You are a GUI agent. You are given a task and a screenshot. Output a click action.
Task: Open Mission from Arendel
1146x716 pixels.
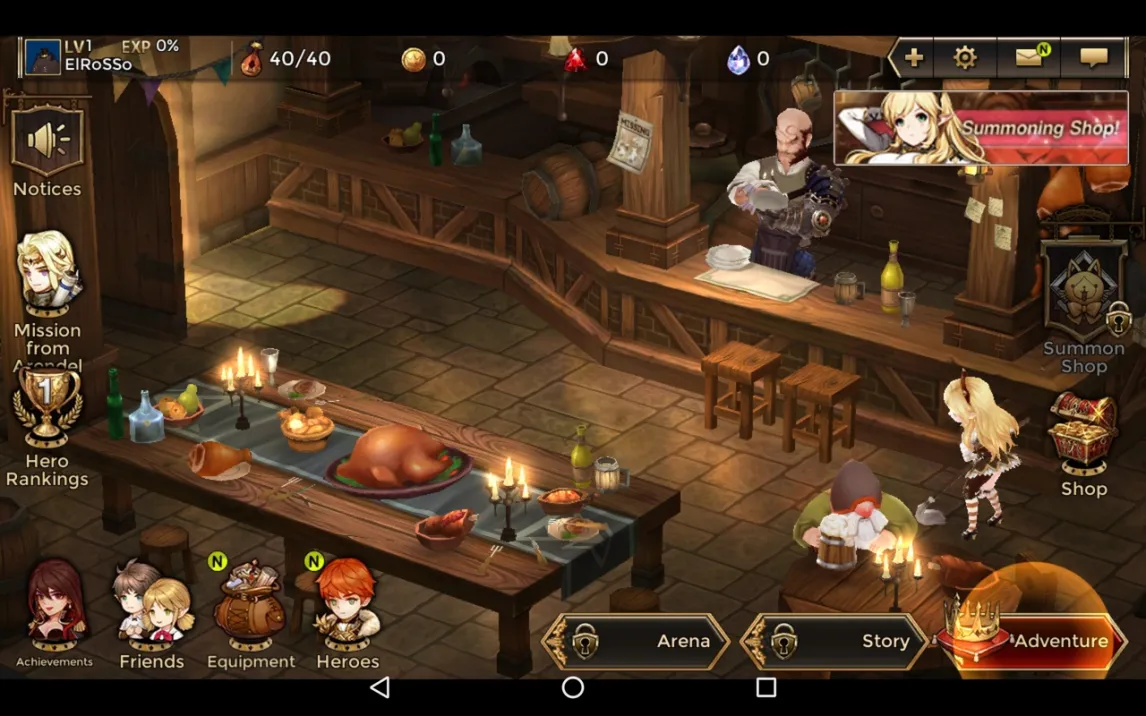pos(47,275)
